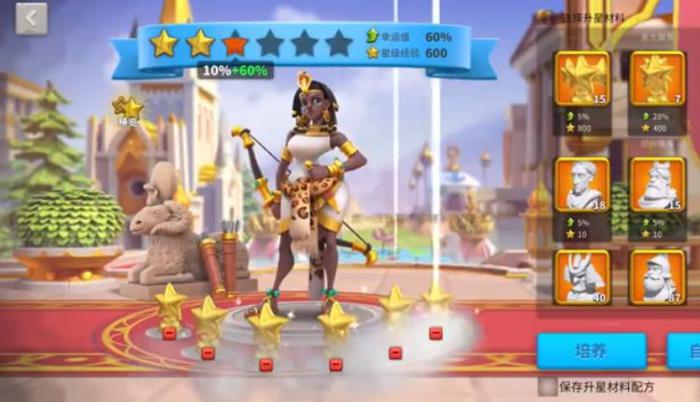Open the 预览 star preview icon
Screen dimensions: 700x402
(127, 108)
